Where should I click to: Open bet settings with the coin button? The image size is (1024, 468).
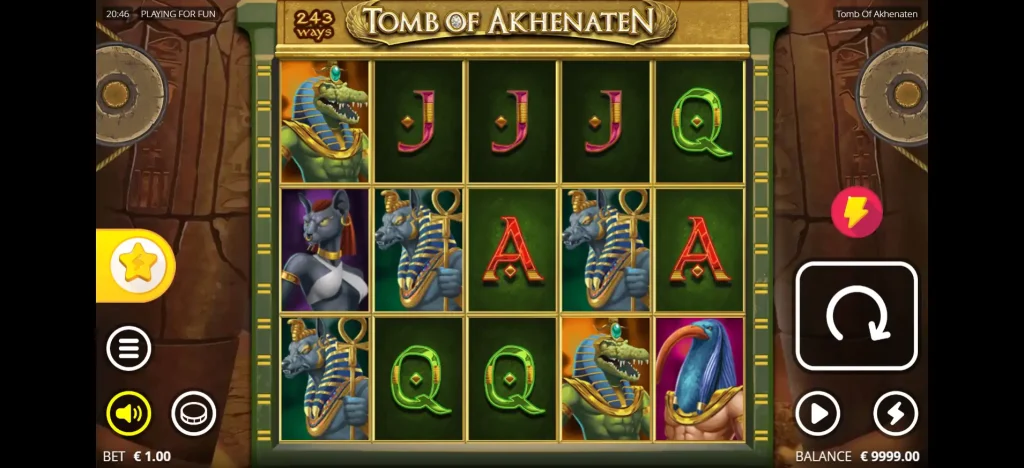[193, 413]
